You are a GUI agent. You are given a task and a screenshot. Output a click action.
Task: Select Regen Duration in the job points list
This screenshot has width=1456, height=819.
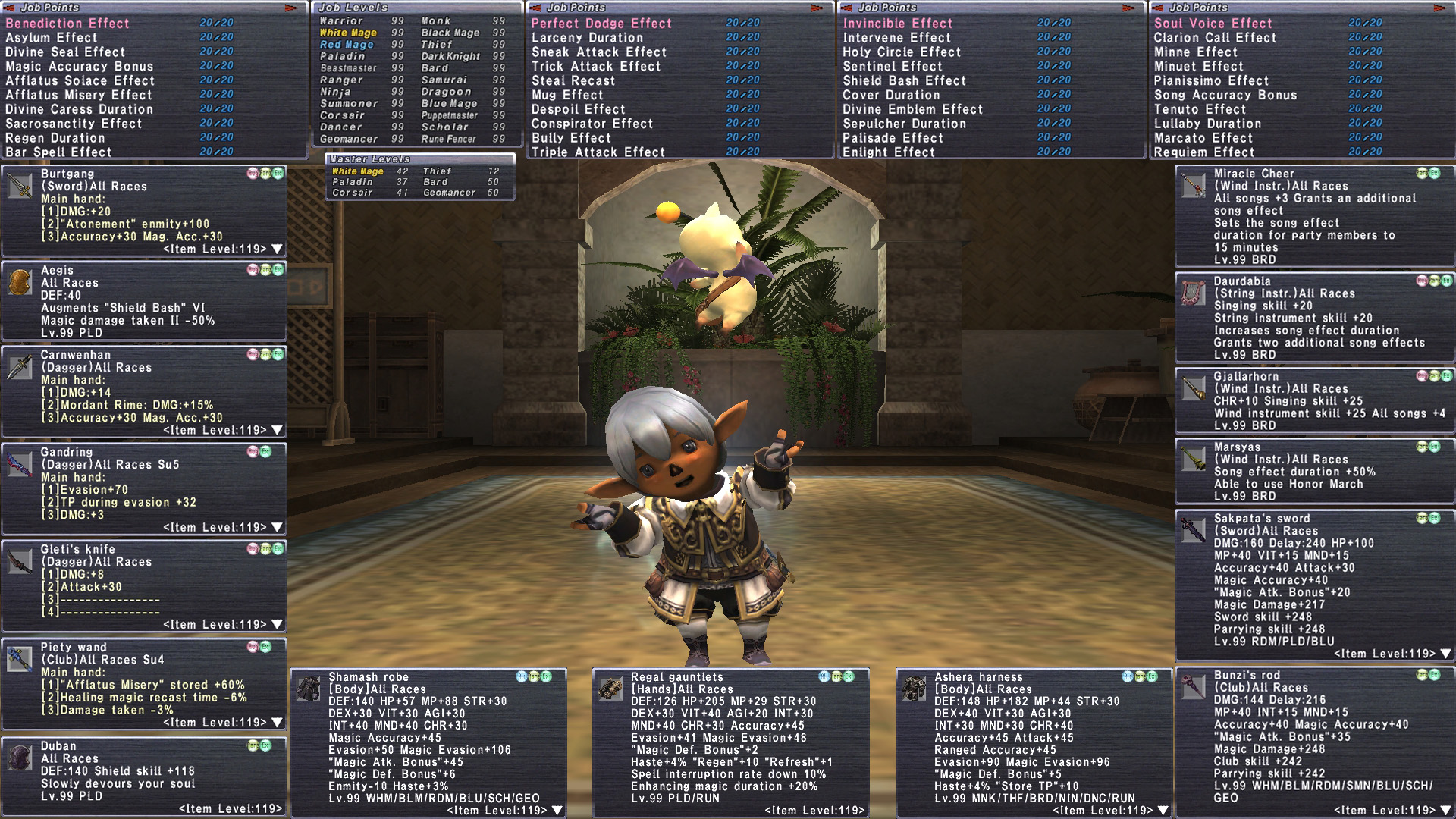[x=55, y=138]
